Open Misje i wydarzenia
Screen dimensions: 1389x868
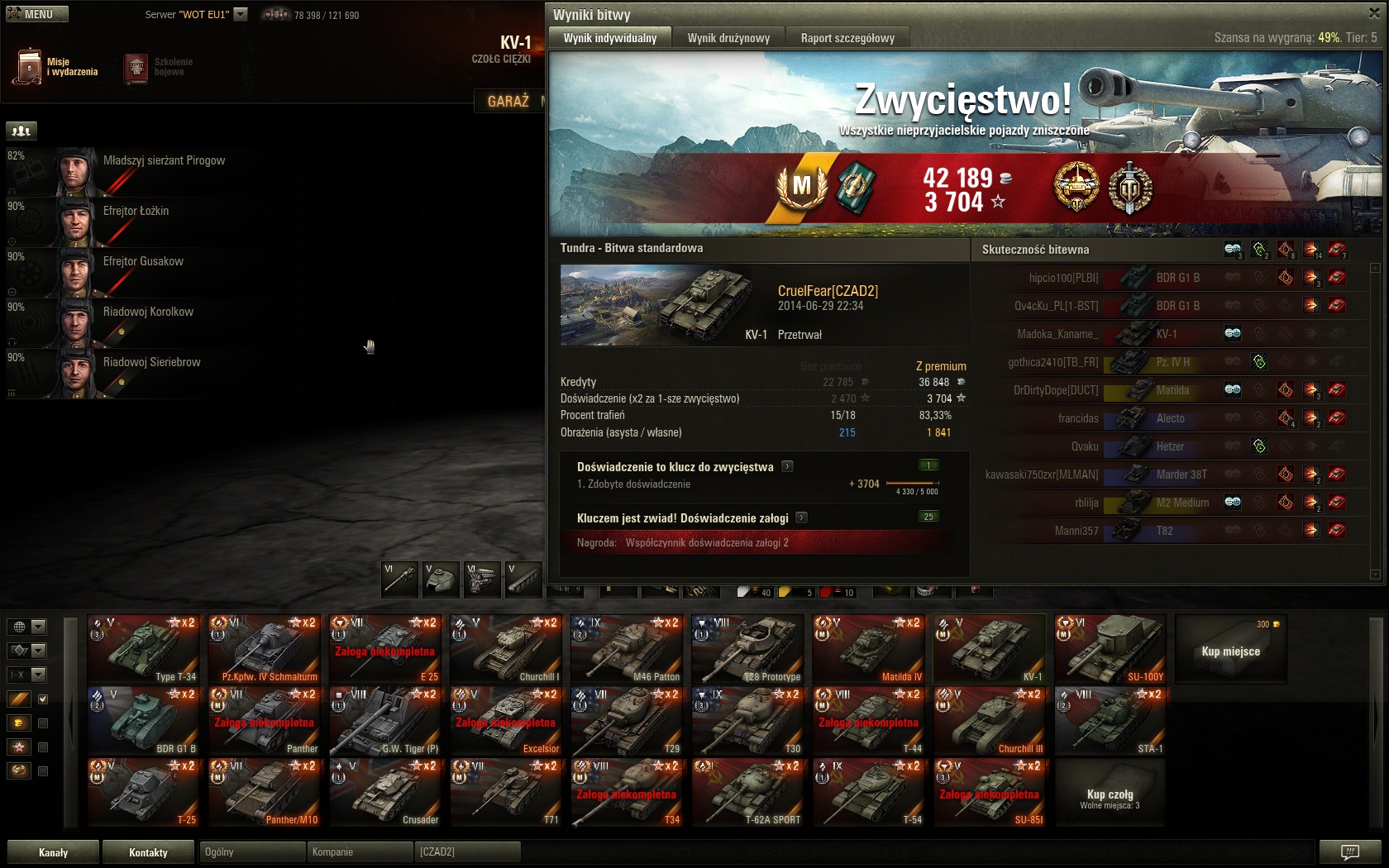pos(56,67)
